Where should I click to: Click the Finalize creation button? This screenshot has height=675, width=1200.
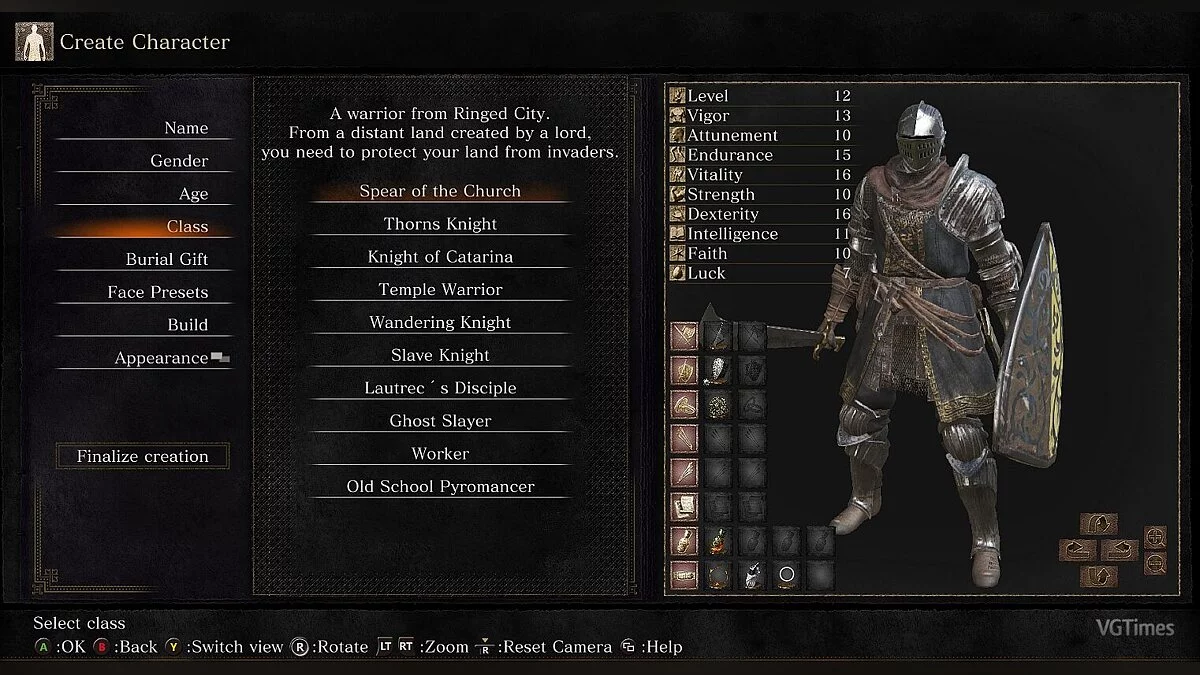(x=143, y=456)
